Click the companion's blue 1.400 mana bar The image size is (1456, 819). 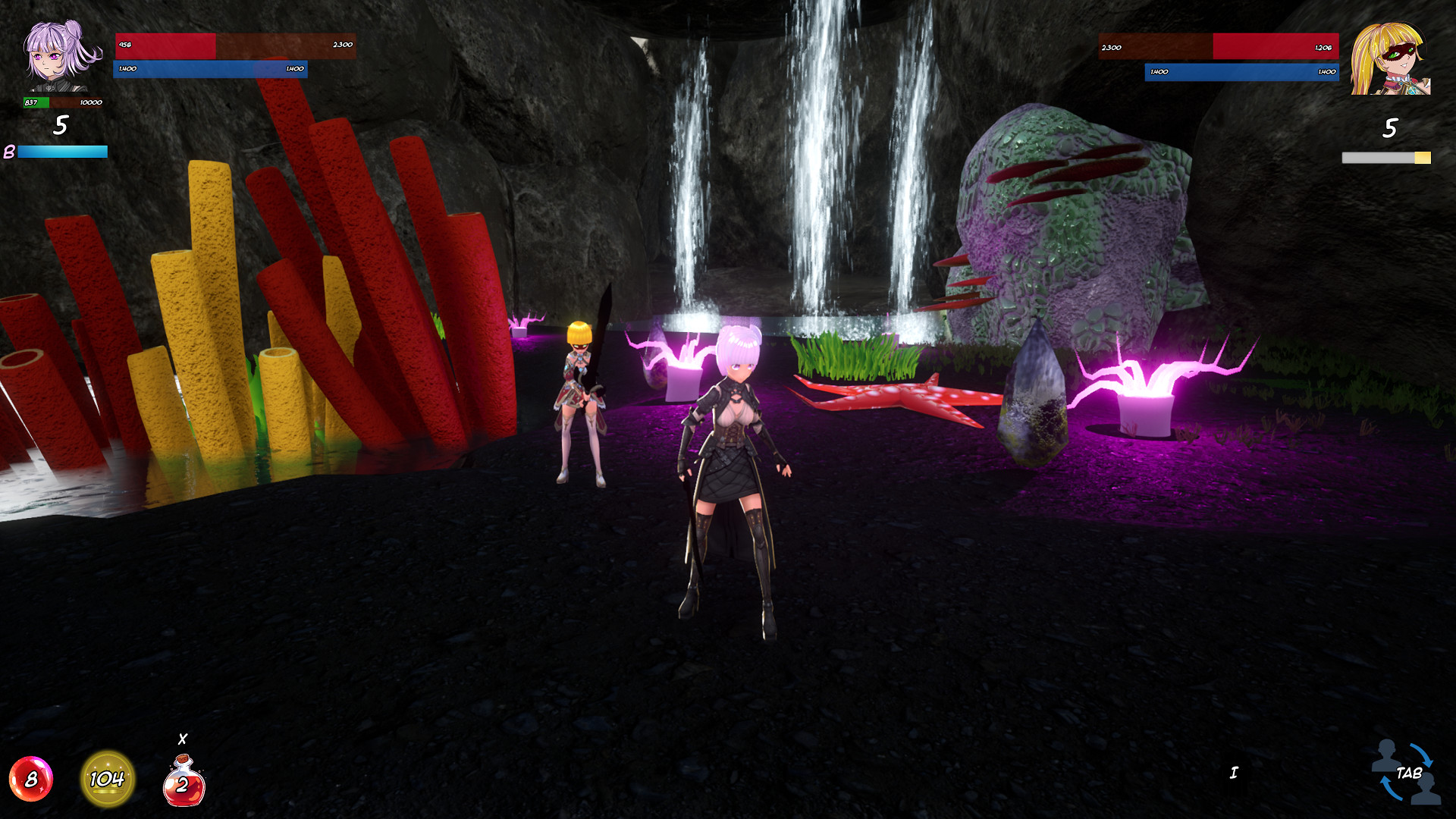point(1241,71)
